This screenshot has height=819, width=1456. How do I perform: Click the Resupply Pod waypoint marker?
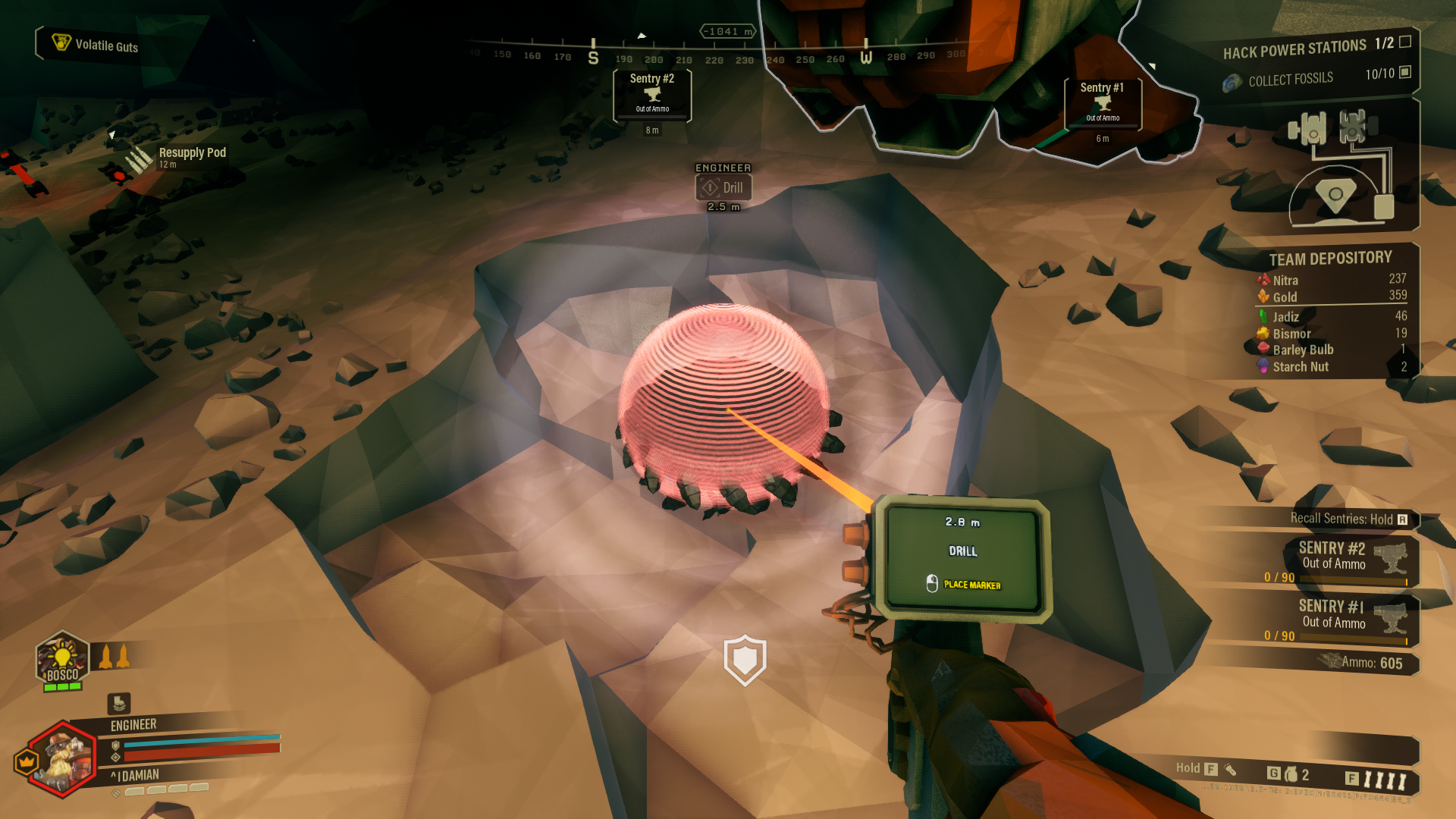pyautogui.click(x=139, y=158)
